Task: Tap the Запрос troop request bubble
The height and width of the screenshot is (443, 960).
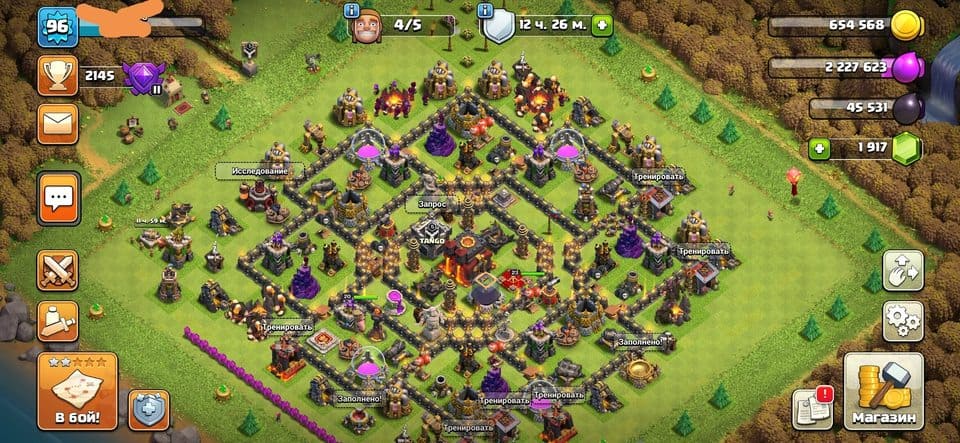Action: coord(425,203)
